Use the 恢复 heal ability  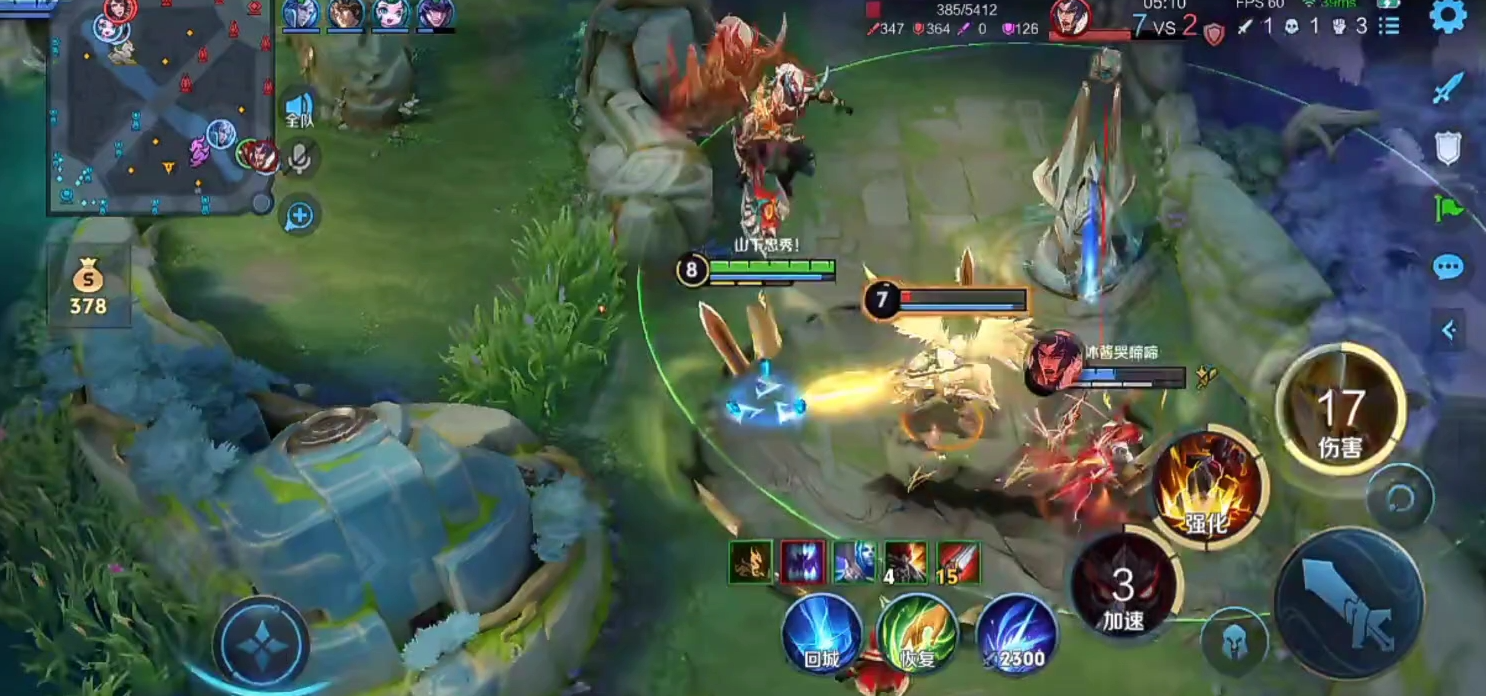coord(916,633)
